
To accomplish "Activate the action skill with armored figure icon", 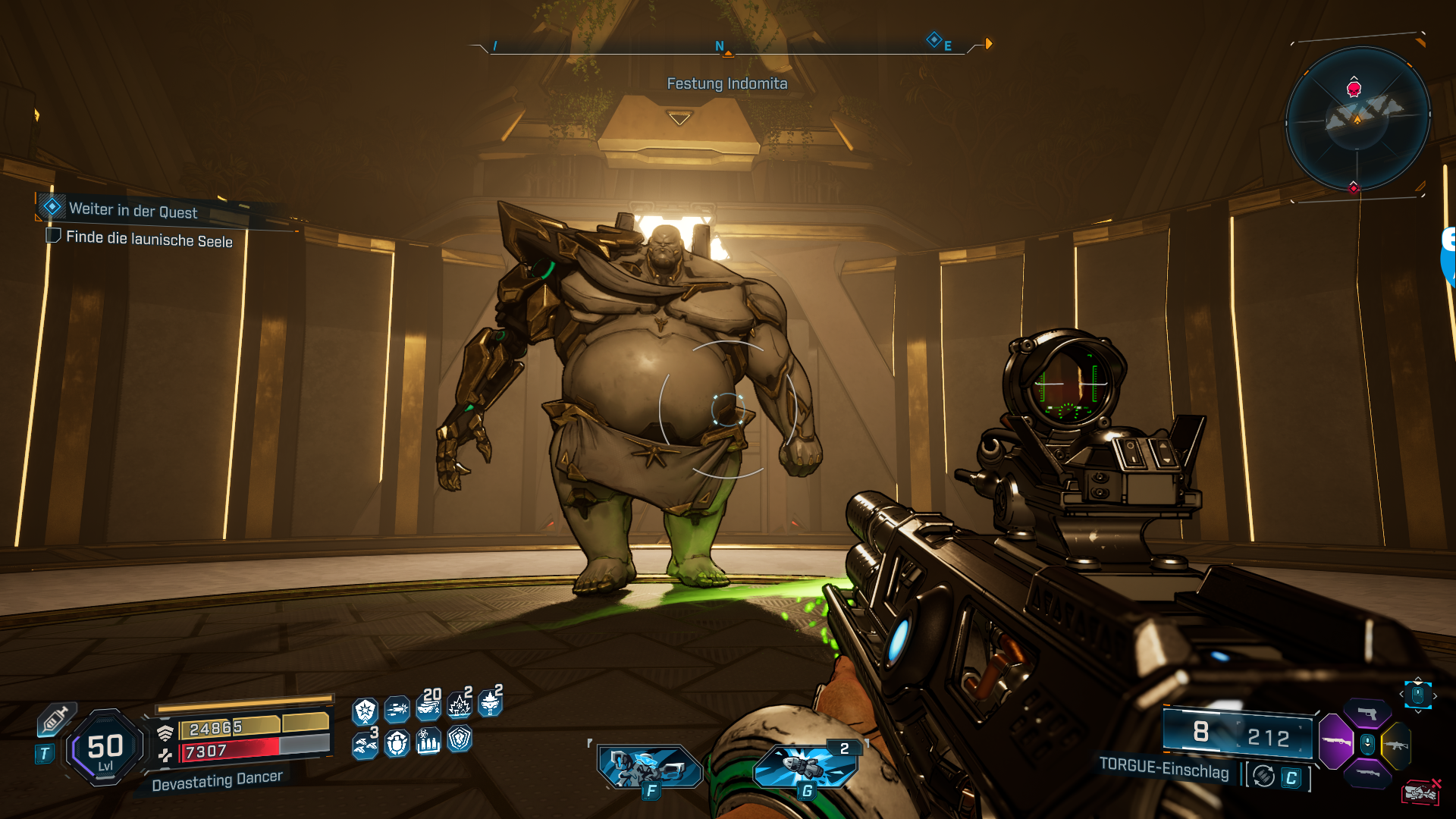I will click(x=650, y=767).
